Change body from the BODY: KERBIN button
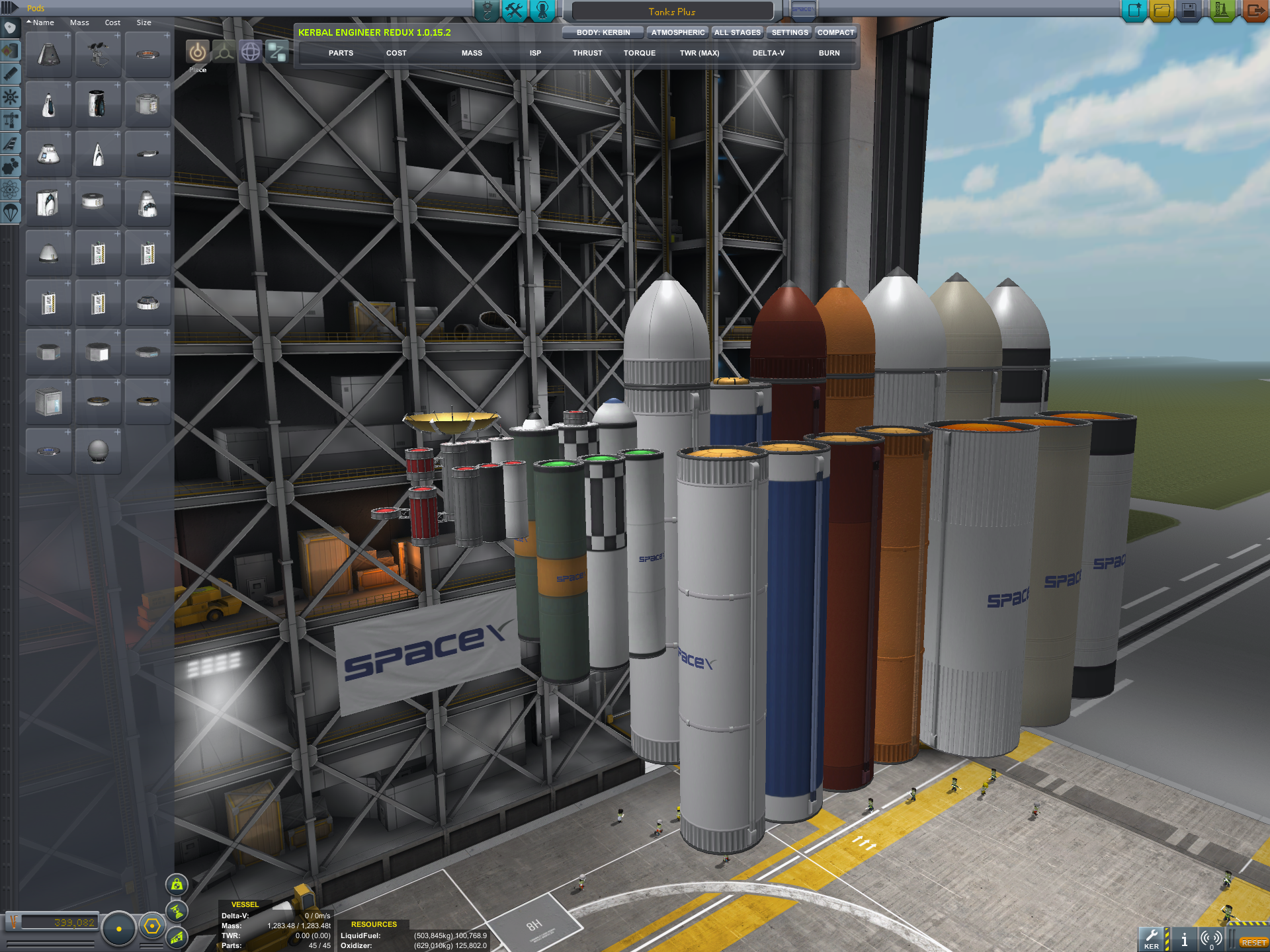The width and height of the screenshot is (1270, 952). coord(603,32)
